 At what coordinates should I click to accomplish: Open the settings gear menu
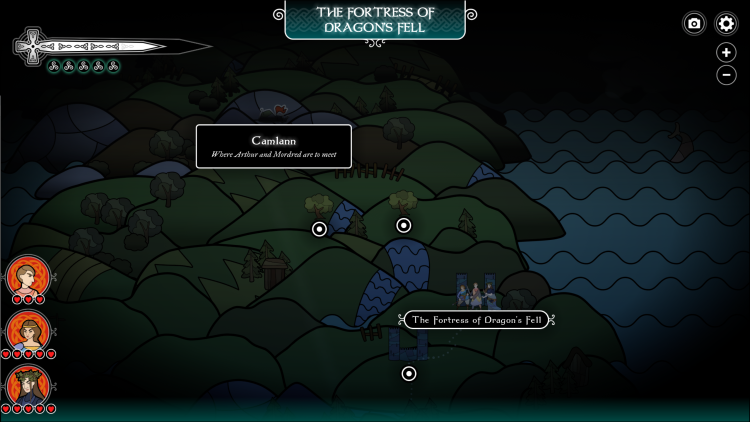[x=726, y=23]
